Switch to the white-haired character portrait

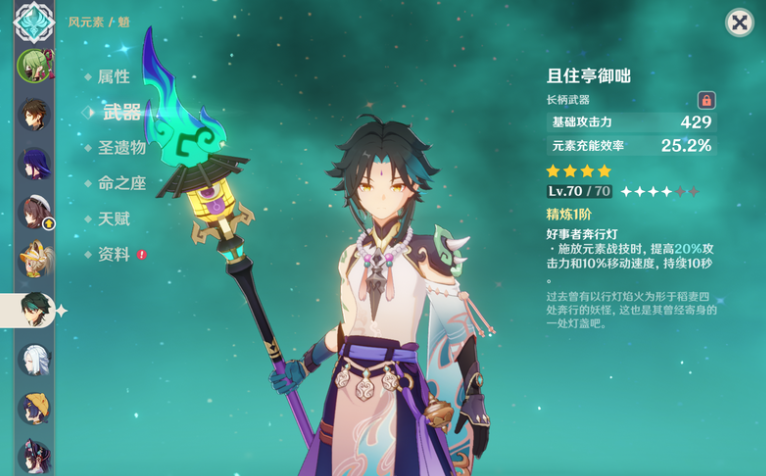pos(33,359)
